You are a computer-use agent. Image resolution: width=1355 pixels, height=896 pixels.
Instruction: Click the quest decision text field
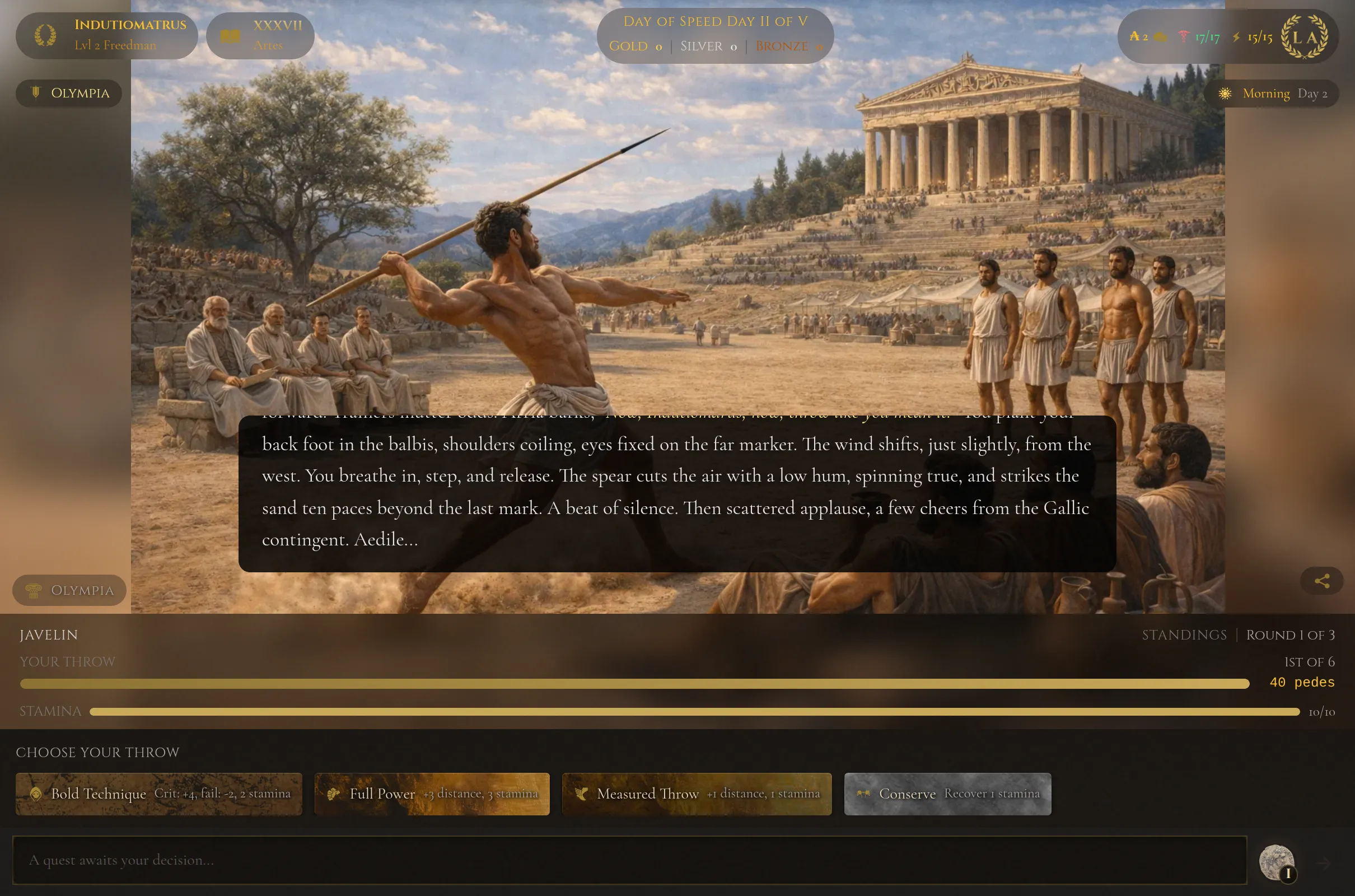[628, 860]
